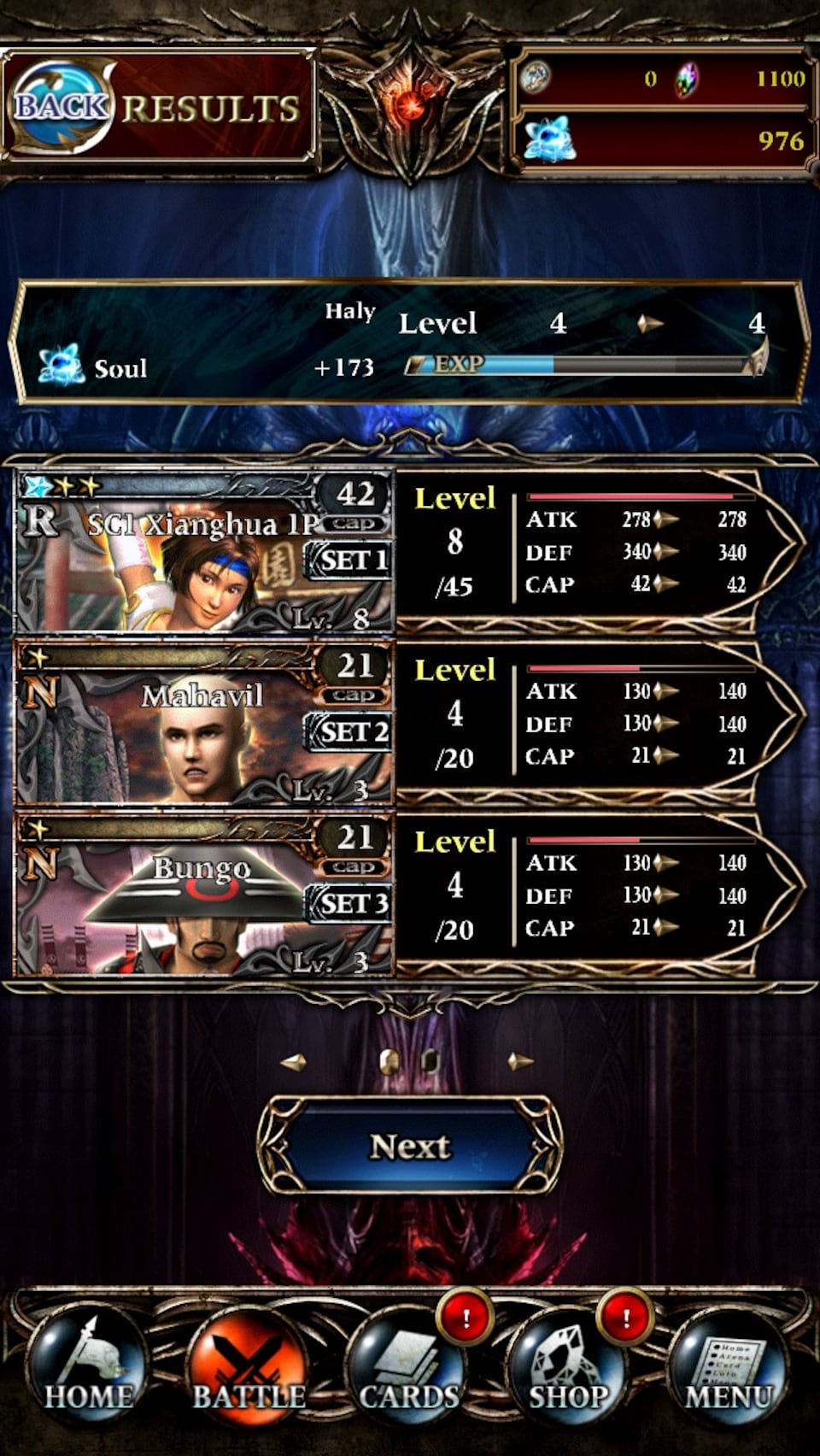
Task: Choose the Mahavil card
Action: (205, 724)
